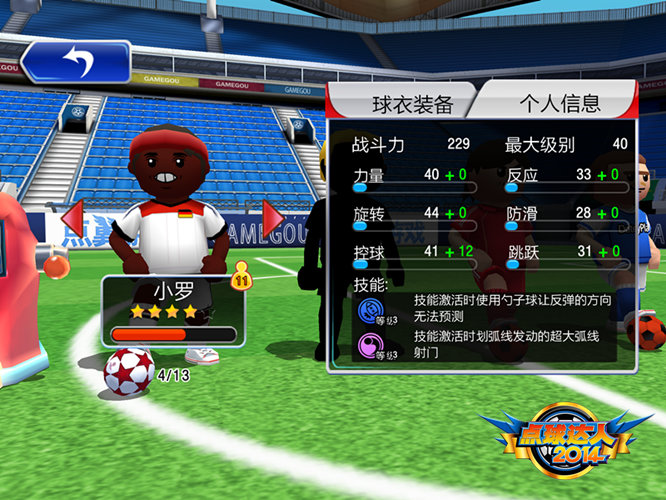Show the previous character with left red arrow
This screenshot has width=666, height=500.
[72, 217]
